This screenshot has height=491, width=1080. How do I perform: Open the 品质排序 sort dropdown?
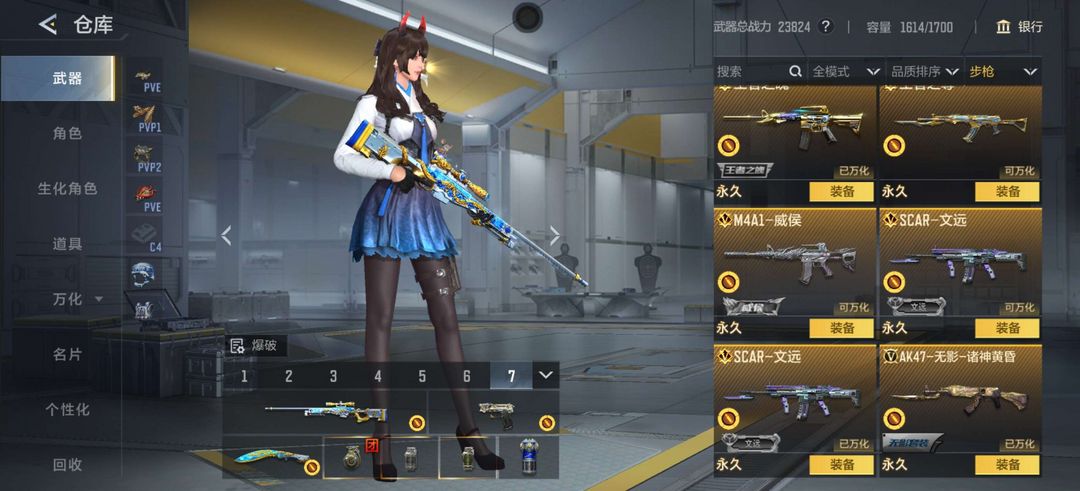click(925, 71)
